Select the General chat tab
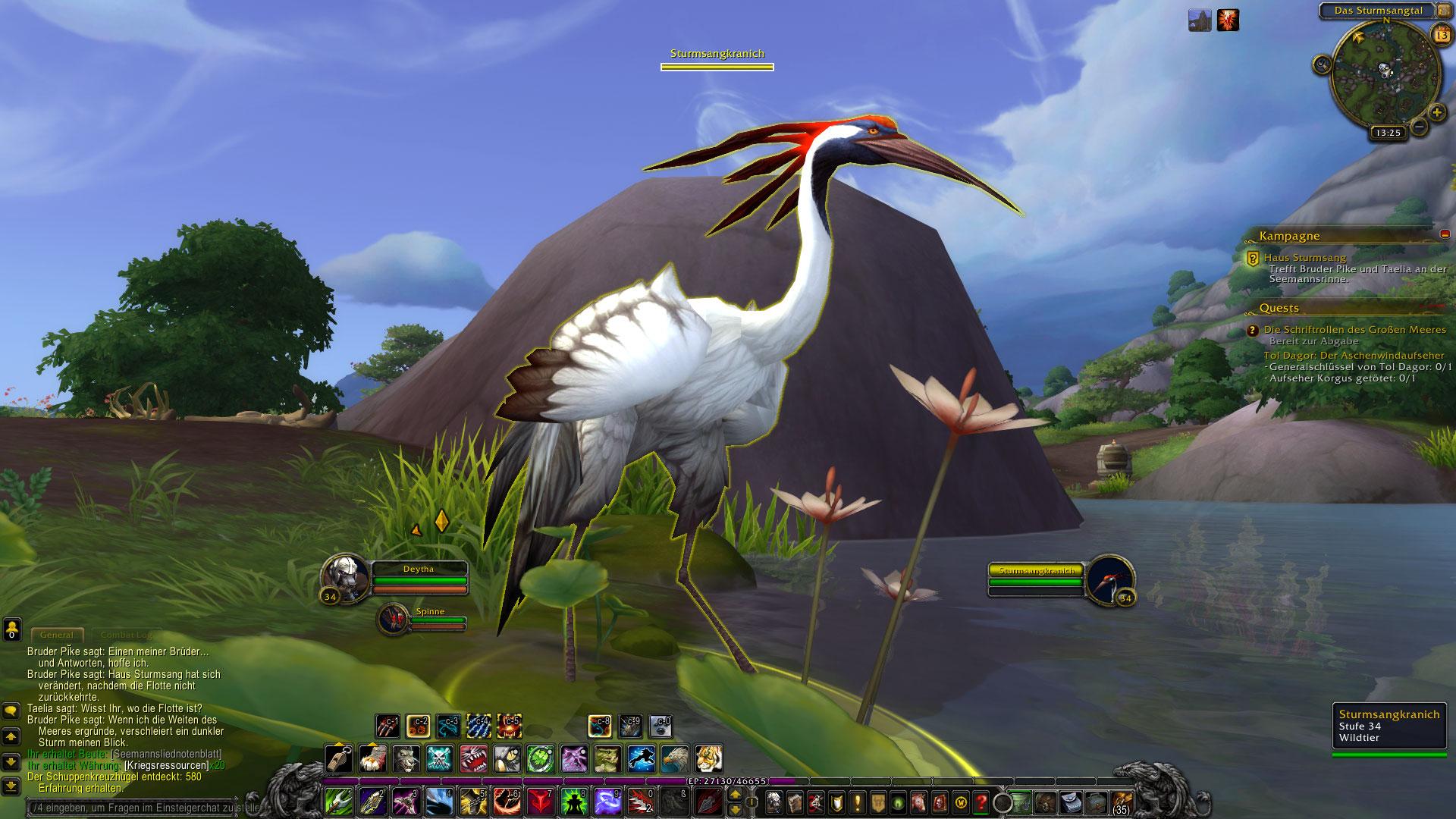The image size is (1456, 819). (58, 634)
